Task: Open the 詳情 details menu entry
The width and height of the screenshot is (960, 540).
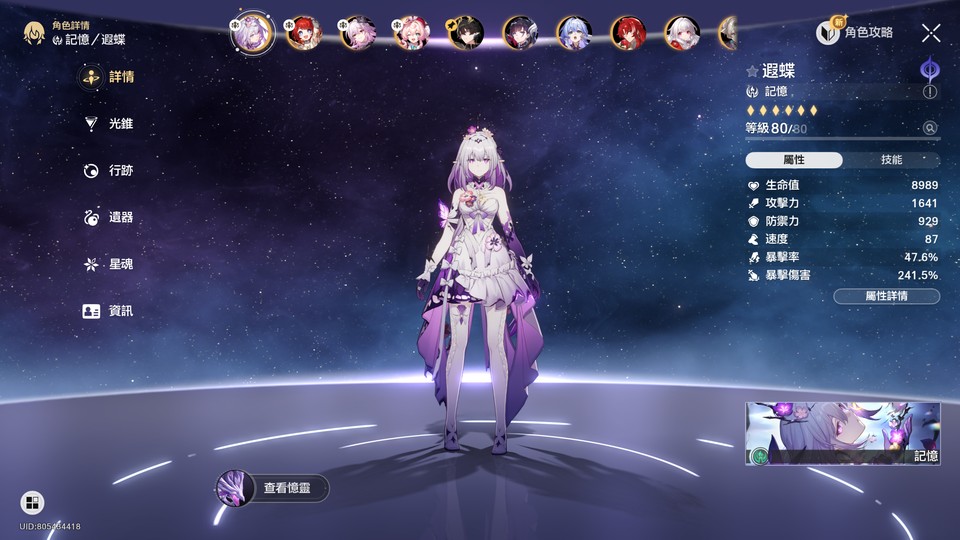Action: click(x=108, y=77)
